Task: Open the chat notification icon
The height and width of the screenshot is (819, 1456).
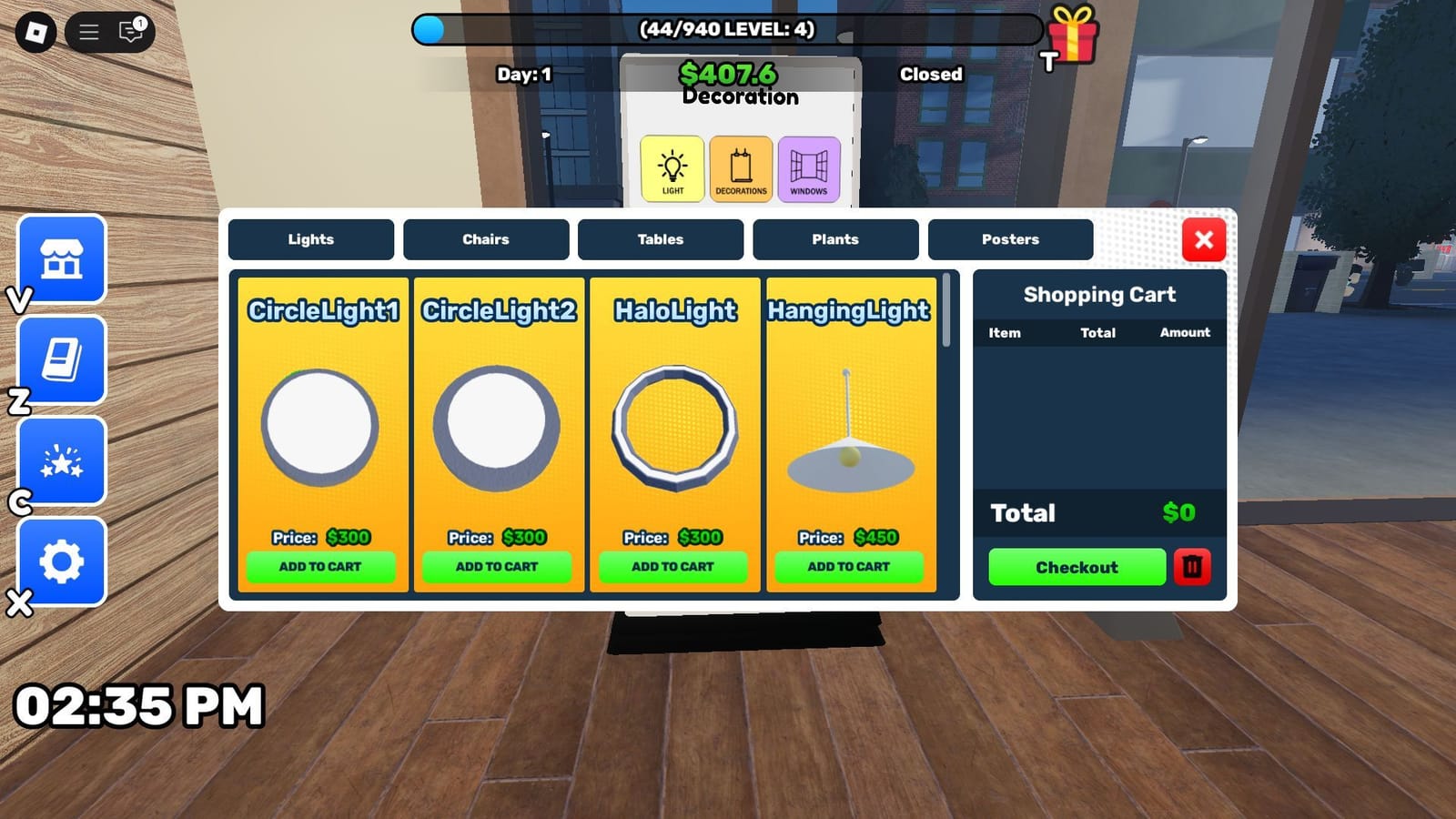Action: [127, 32]
